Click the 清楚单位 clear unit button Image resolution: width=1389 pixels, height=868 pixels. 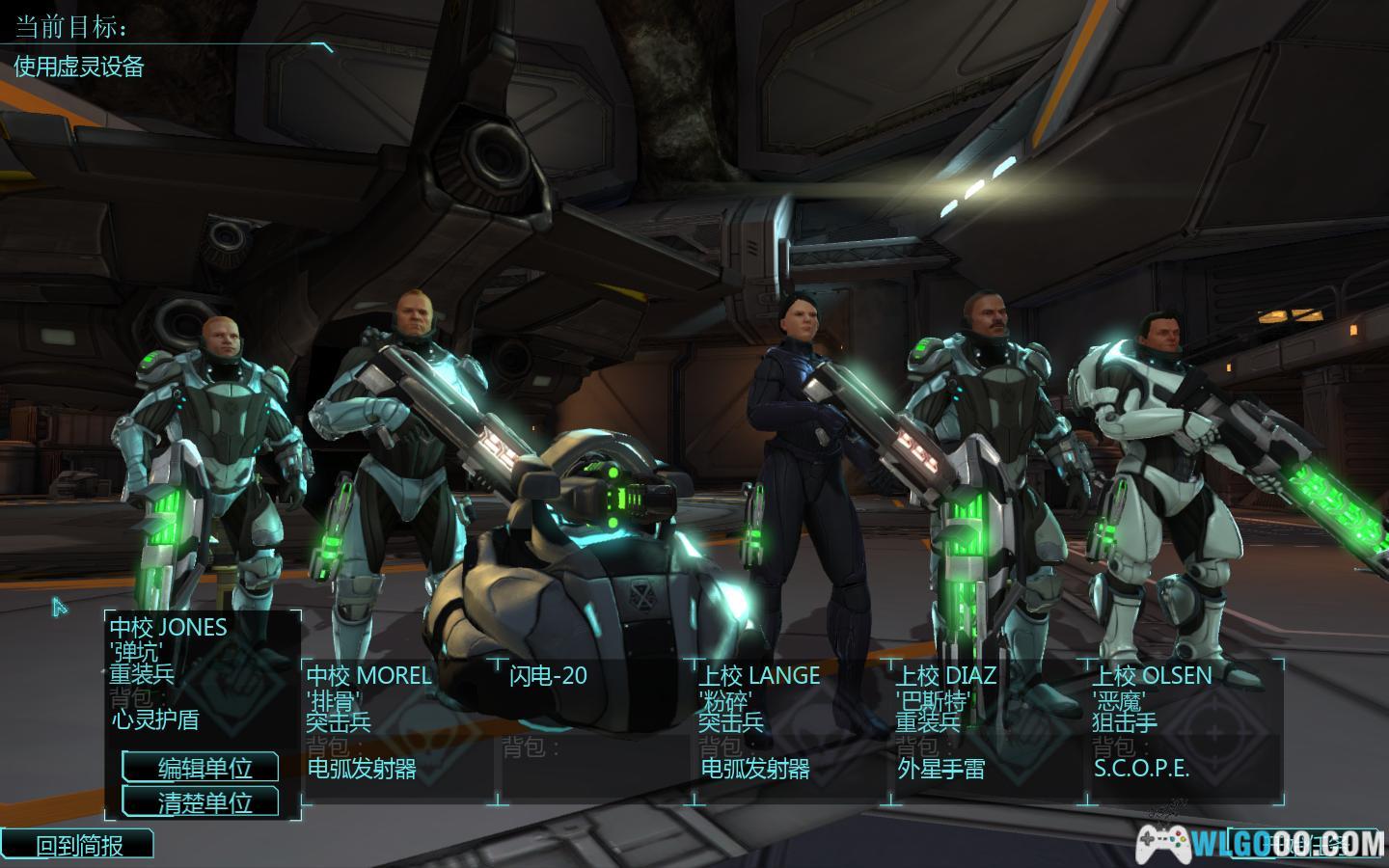[201, 802]
